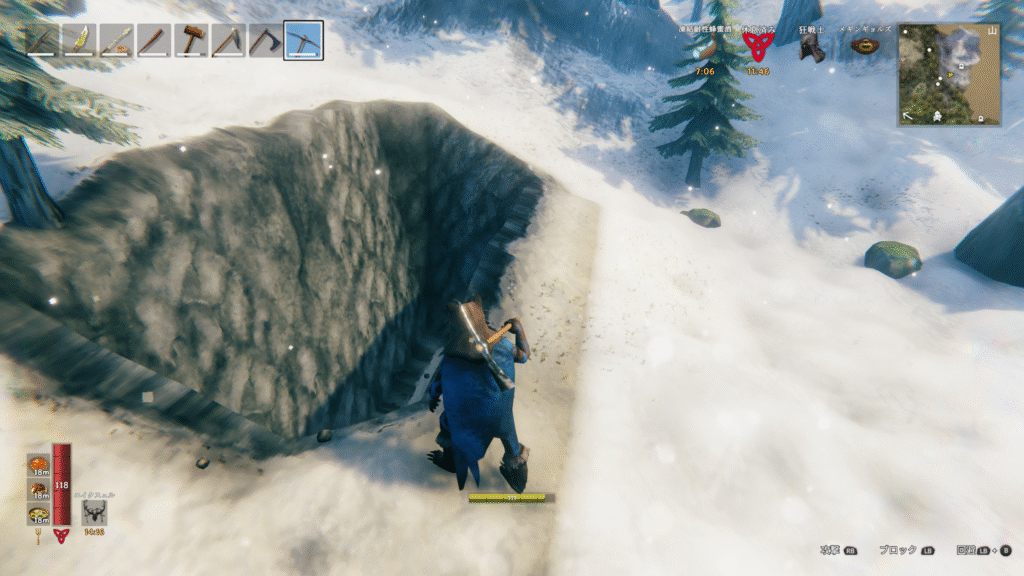Choose the hoe in the hotbar

pyautogui.click(x=229, y=41)
